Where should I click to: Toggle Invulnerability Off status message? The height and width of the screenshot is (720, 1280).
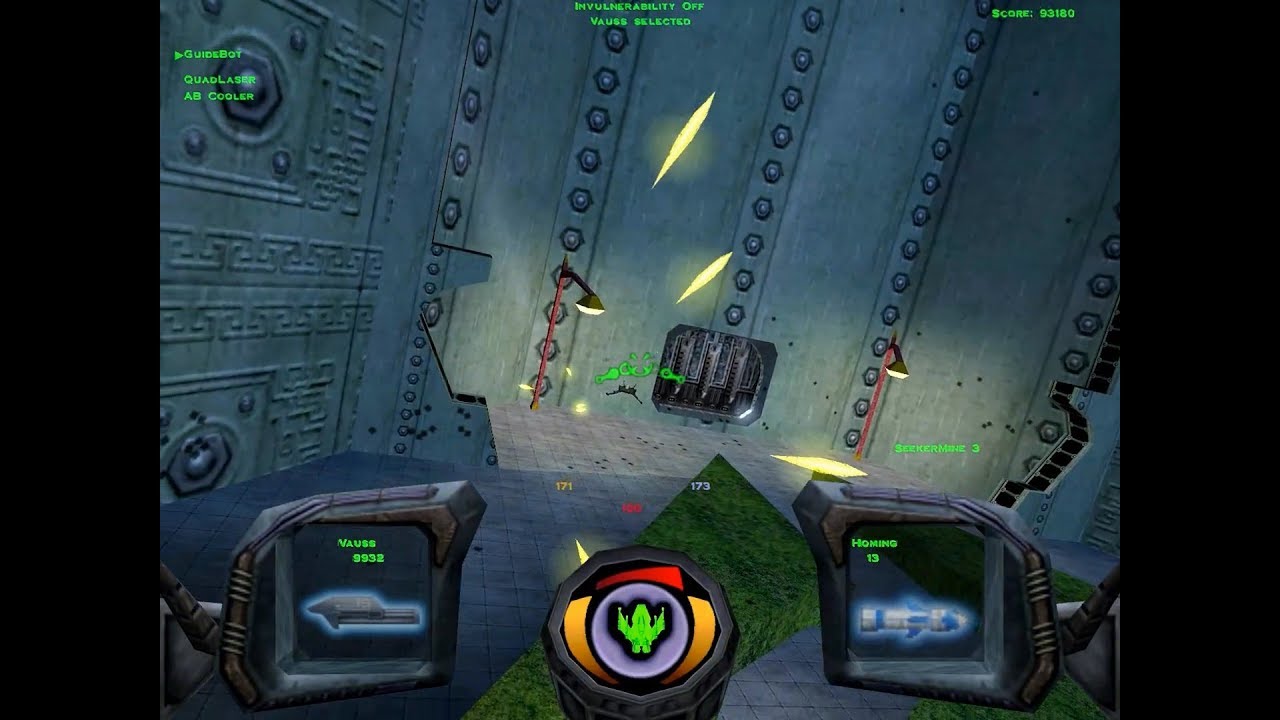point(638,8)
